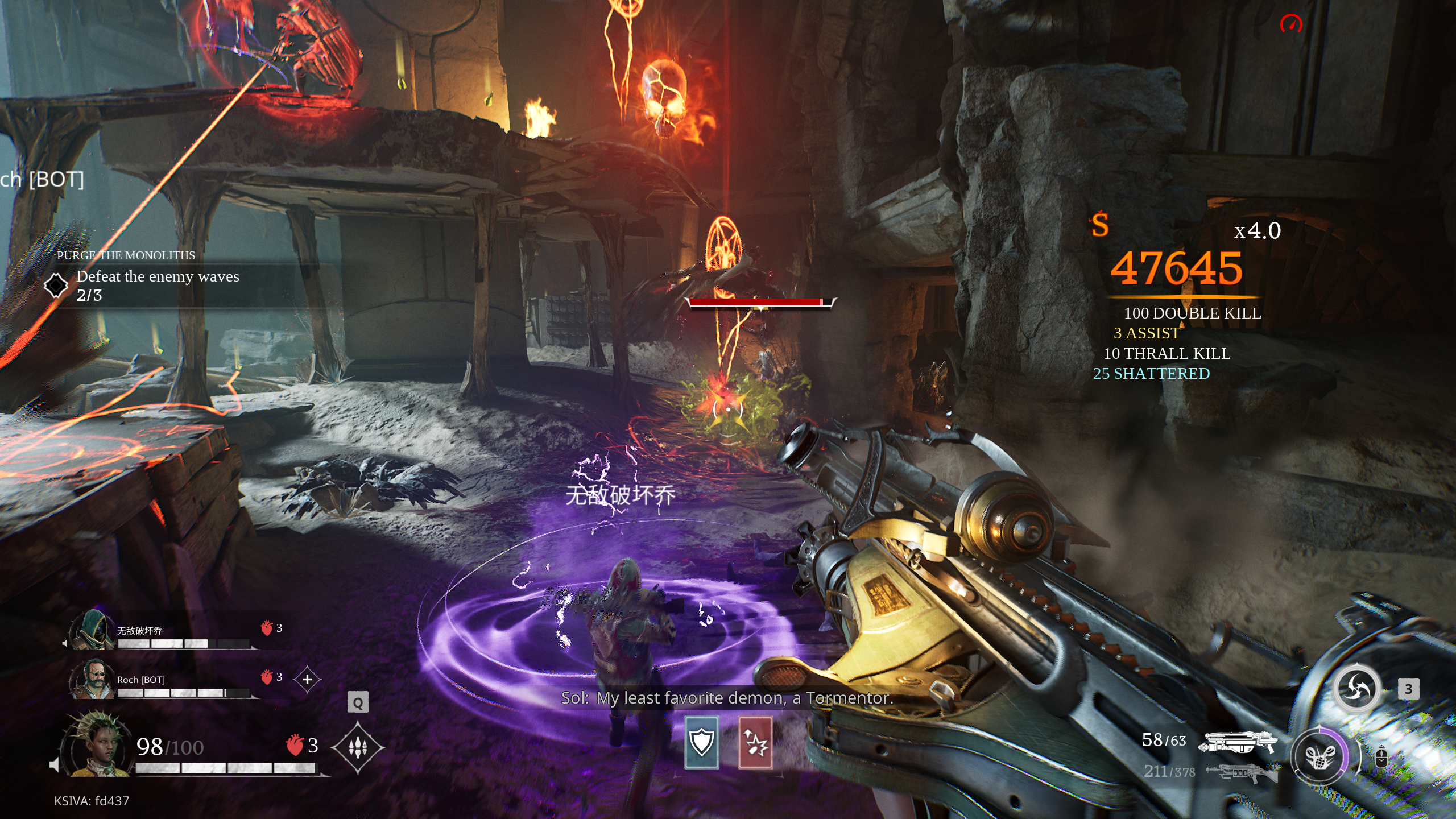The height and width of the screenshot is (819, 1456).
Task: Select the red burst card
Action: [x=755, y=743]
